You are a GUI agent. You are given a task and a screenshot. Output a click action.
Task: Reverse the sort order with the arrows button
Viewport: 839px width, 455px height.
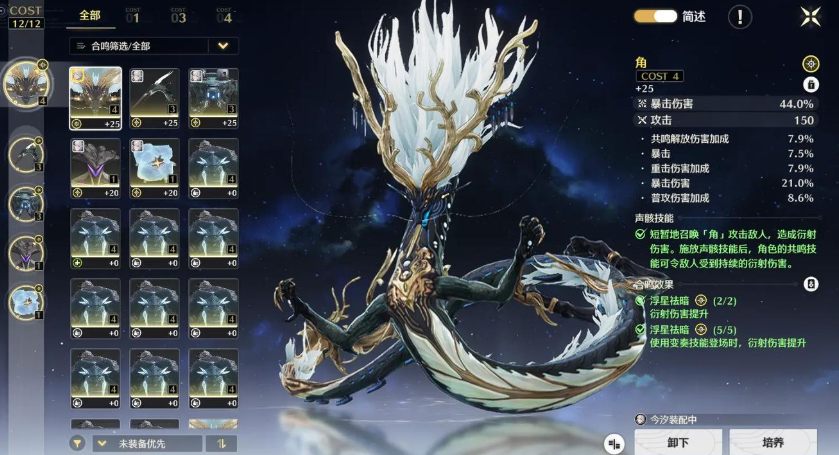tap(220, 443)
